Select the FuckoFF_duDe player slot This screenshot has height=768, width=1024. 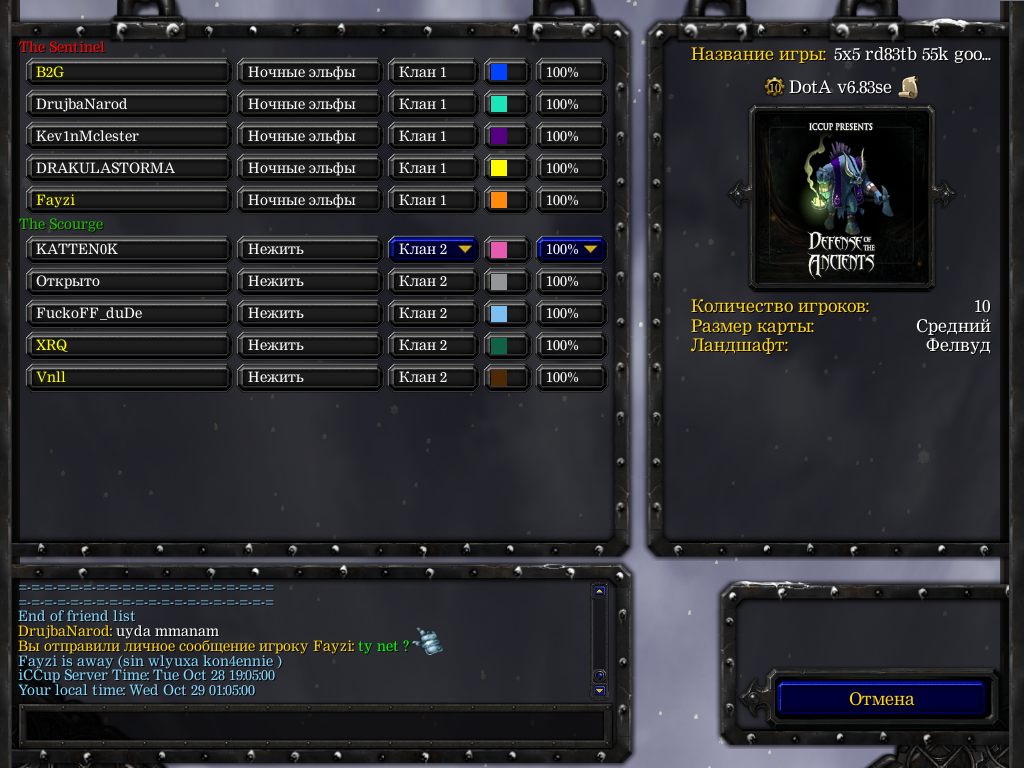pos(128,313)
